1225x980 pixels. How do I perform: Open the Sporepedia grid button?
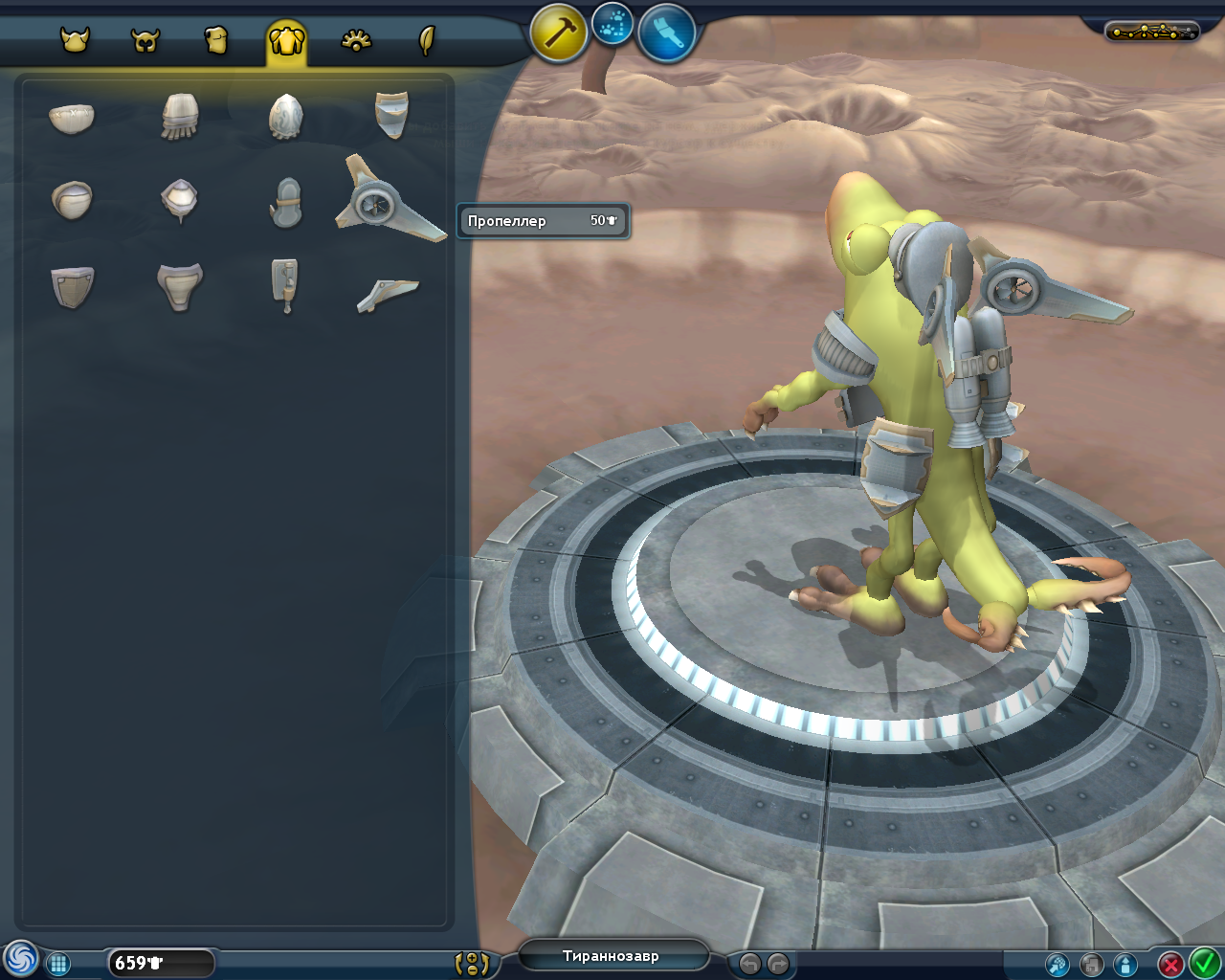(x=58, y=964)
